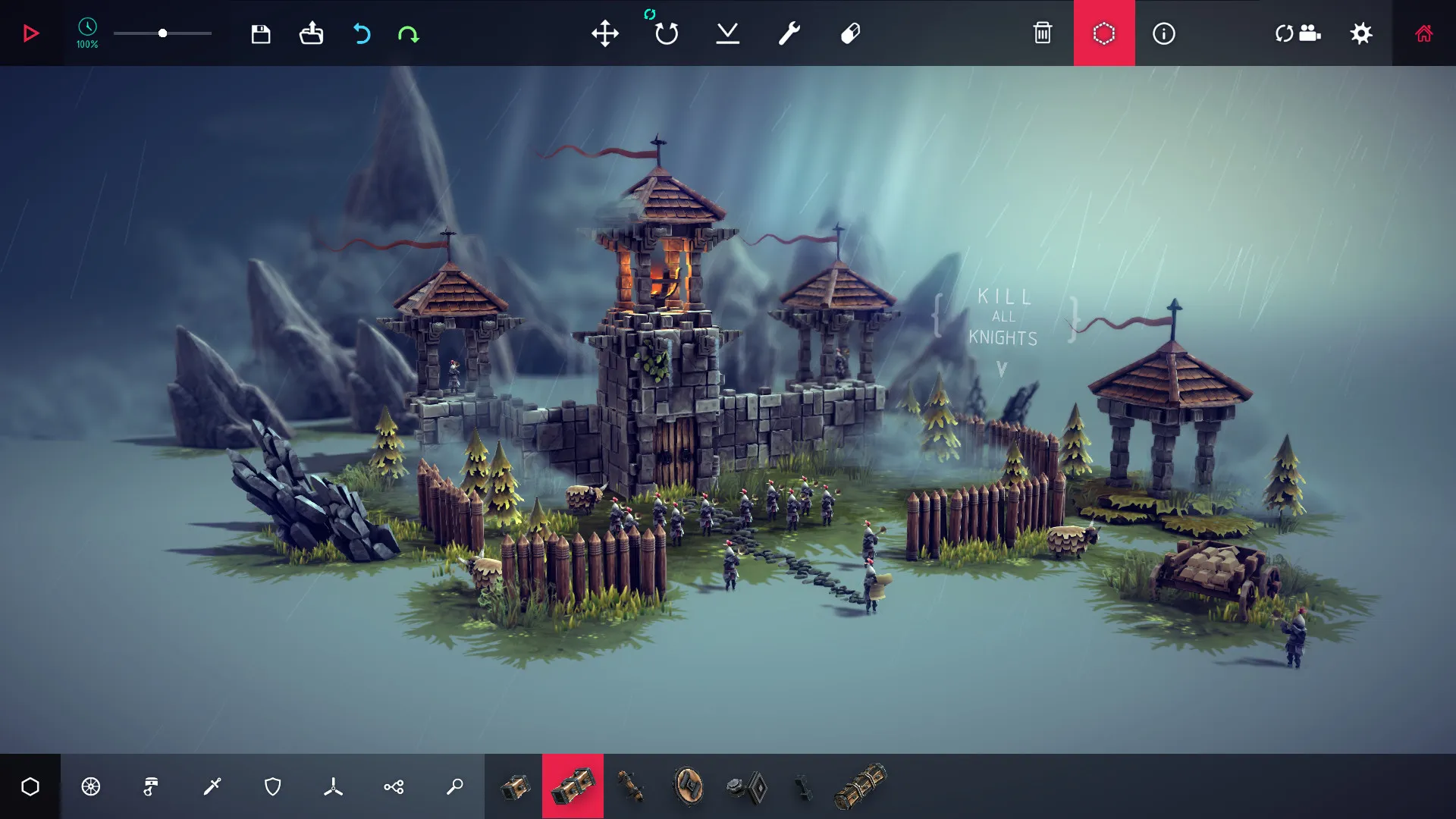Open the advanced building wrench tool
Viewport: 1456px width, 819px height.
click(787, 33)
